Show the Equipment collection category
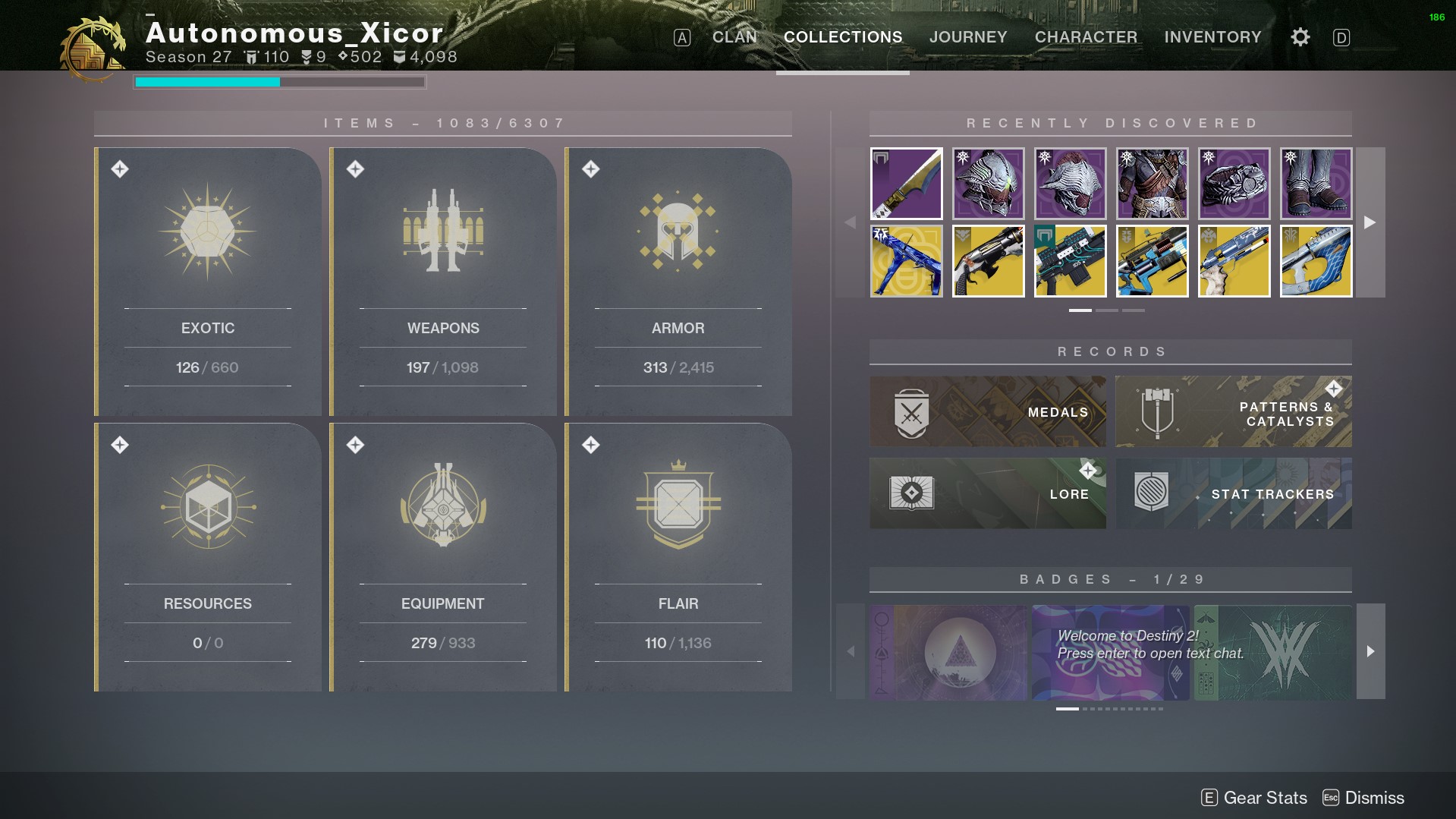Image resolution: width=1456 pixels, height=819 pixels. pos(443,557)
